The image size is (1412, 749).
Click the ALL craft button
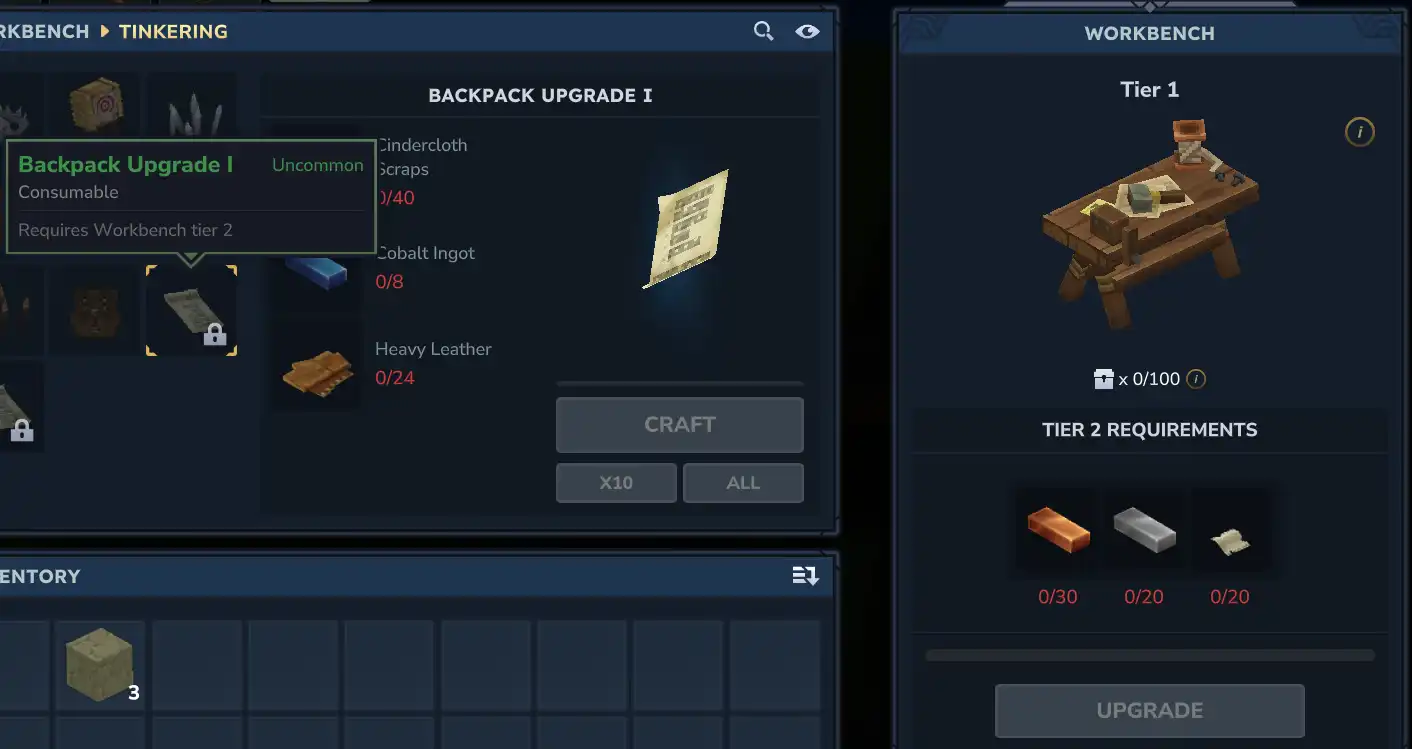point(743,483)
